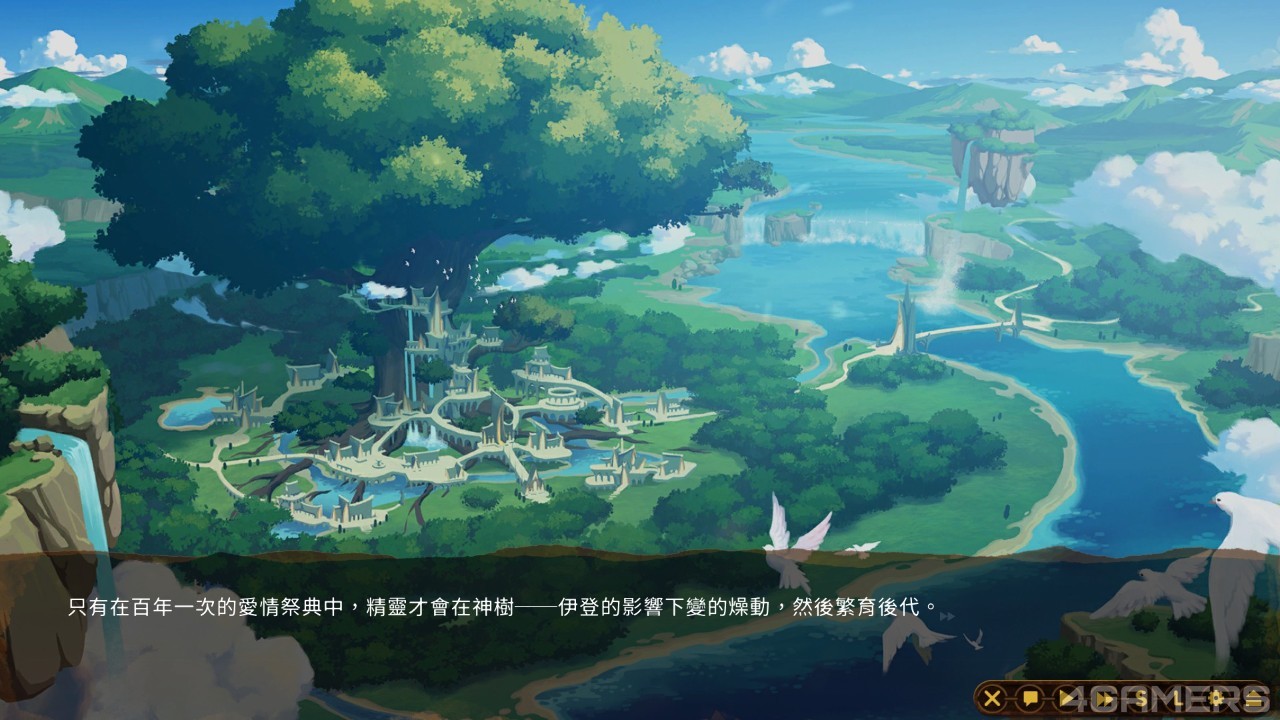Hide the dialogue box with the X icon

click(991, 698)
